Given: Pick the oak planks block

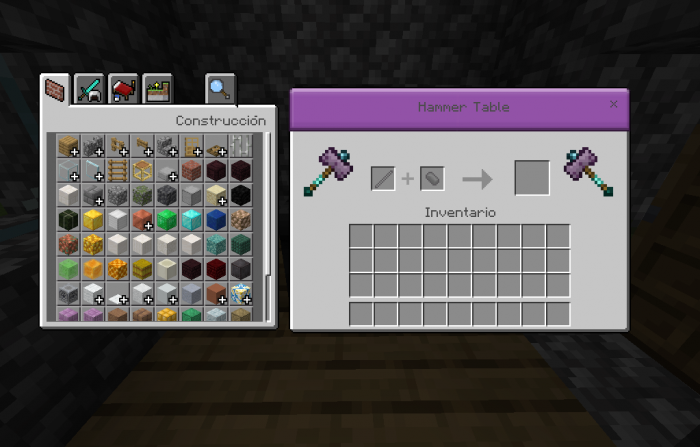Looking at the screenshot, I should pyautogui.click(x=68, y=146).
